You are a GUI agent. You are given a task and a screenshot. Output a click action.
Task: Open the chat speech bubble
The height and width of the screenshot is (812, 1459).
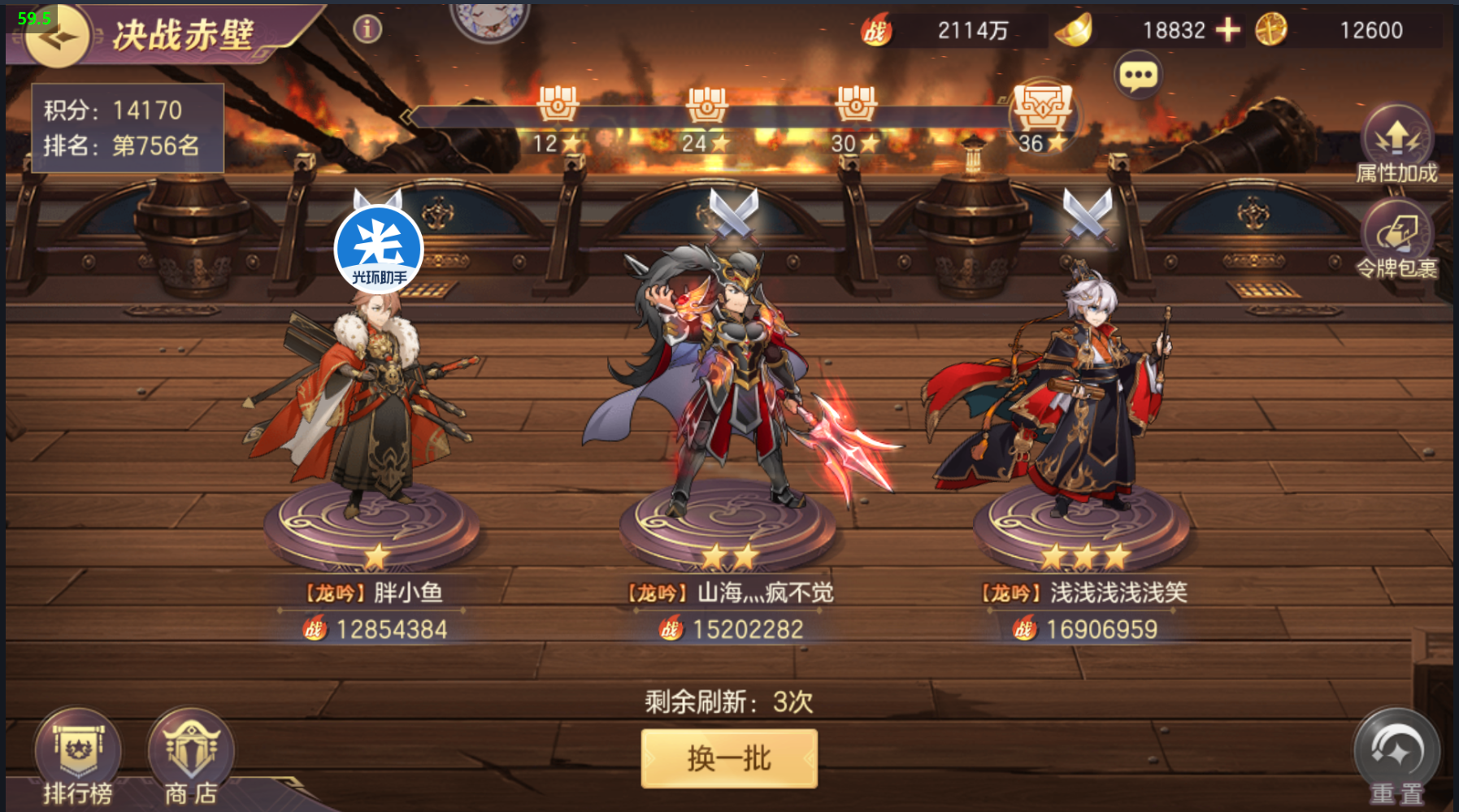[1138, 76]
